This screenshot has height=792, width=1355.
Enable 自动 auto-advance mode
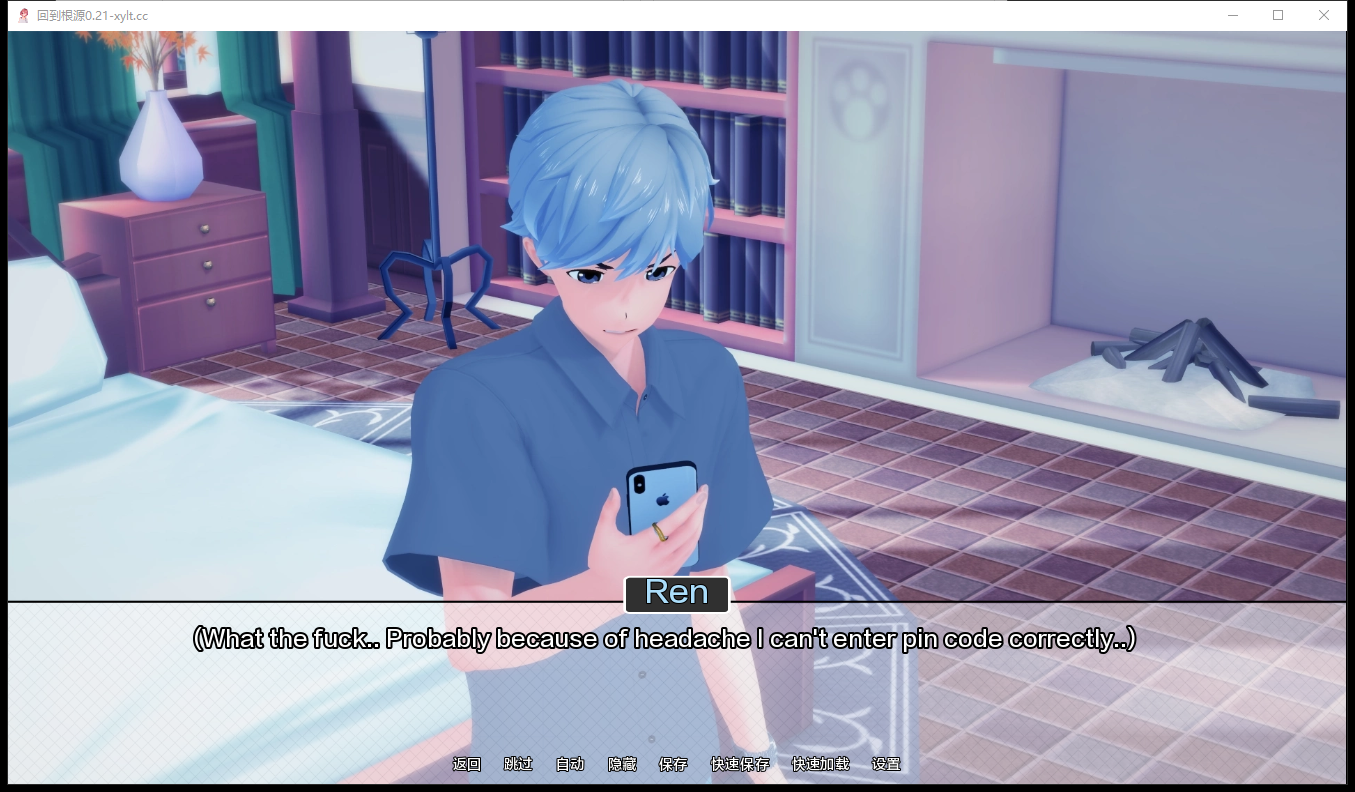coord(568,763)
